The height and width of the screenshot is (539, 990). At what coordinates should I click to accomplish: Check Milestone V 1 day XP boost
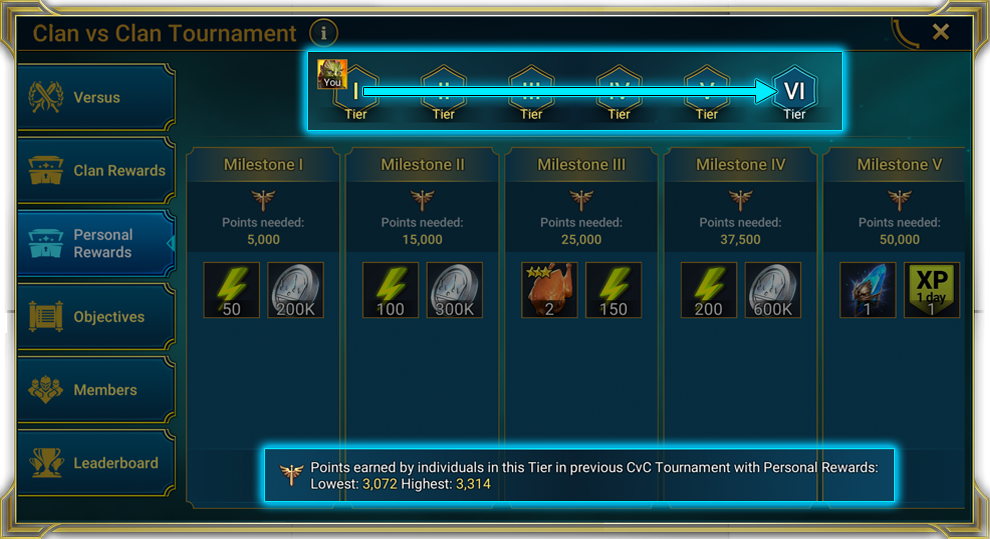931,290
